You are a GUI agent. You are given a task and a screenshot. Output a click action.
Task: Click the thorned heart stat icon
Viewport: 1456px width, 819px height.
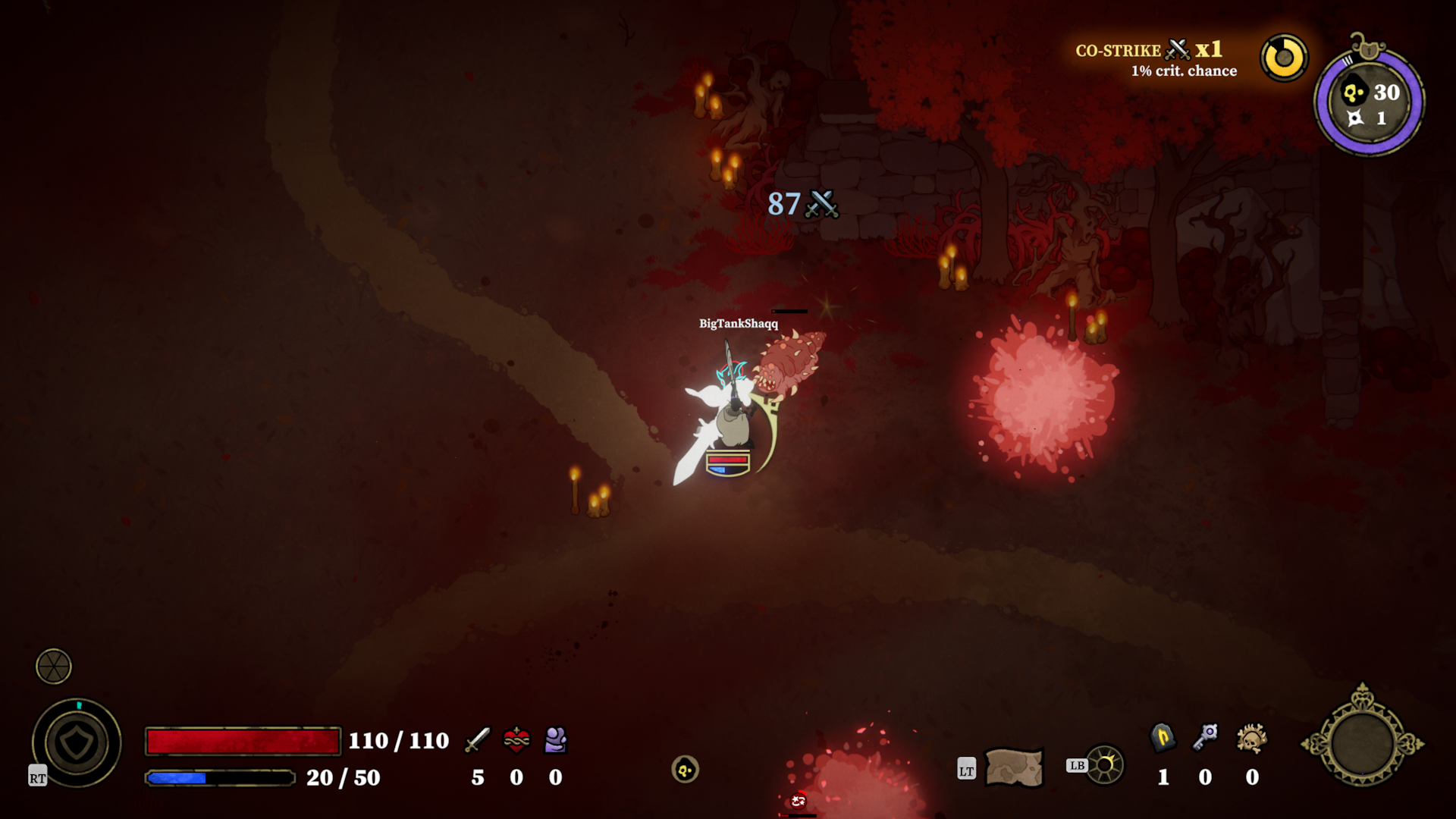tap(516, 739)
